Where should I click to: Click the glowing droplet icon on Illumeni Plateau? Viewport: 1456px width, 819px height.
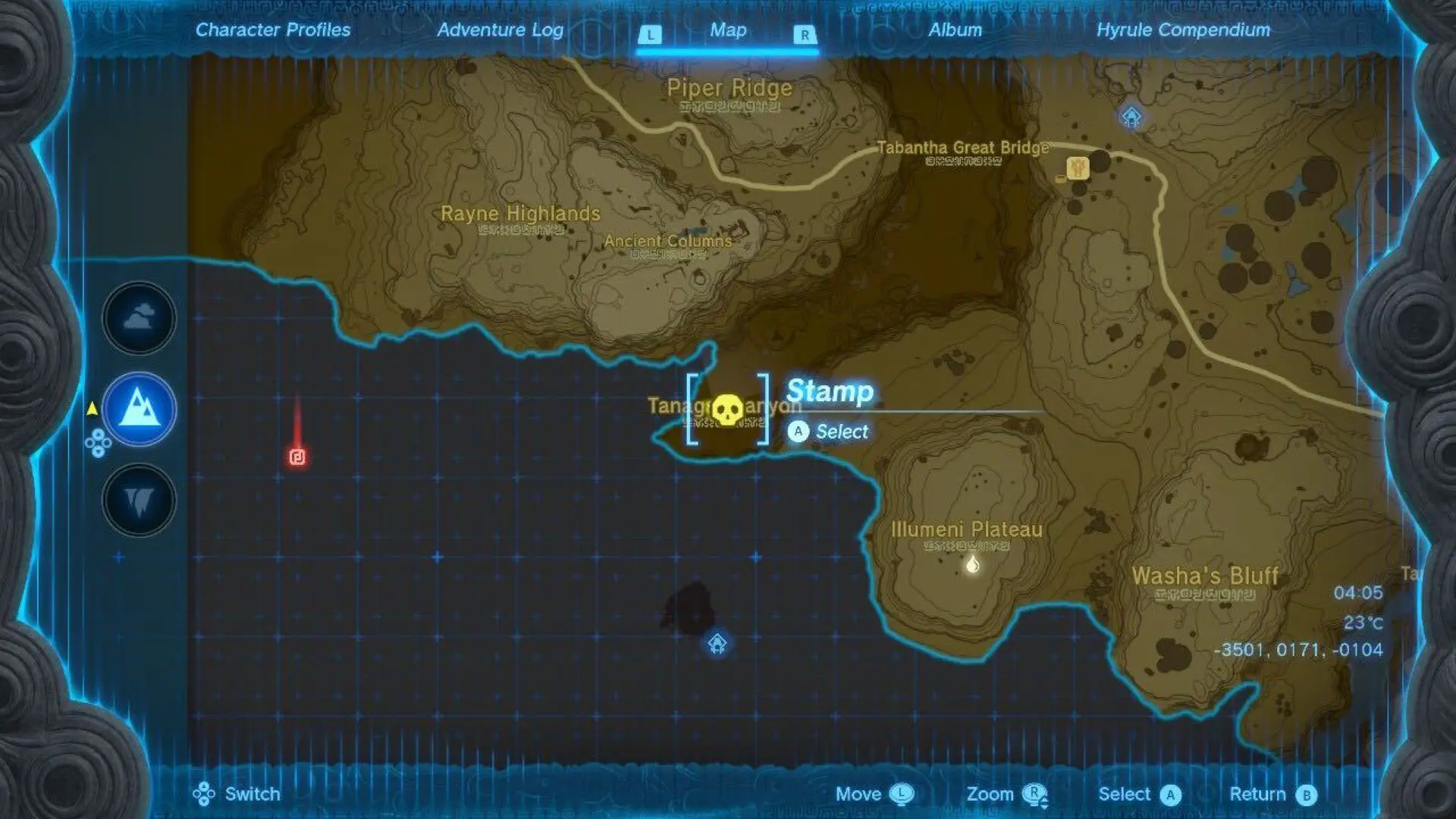tap(973, 563)
